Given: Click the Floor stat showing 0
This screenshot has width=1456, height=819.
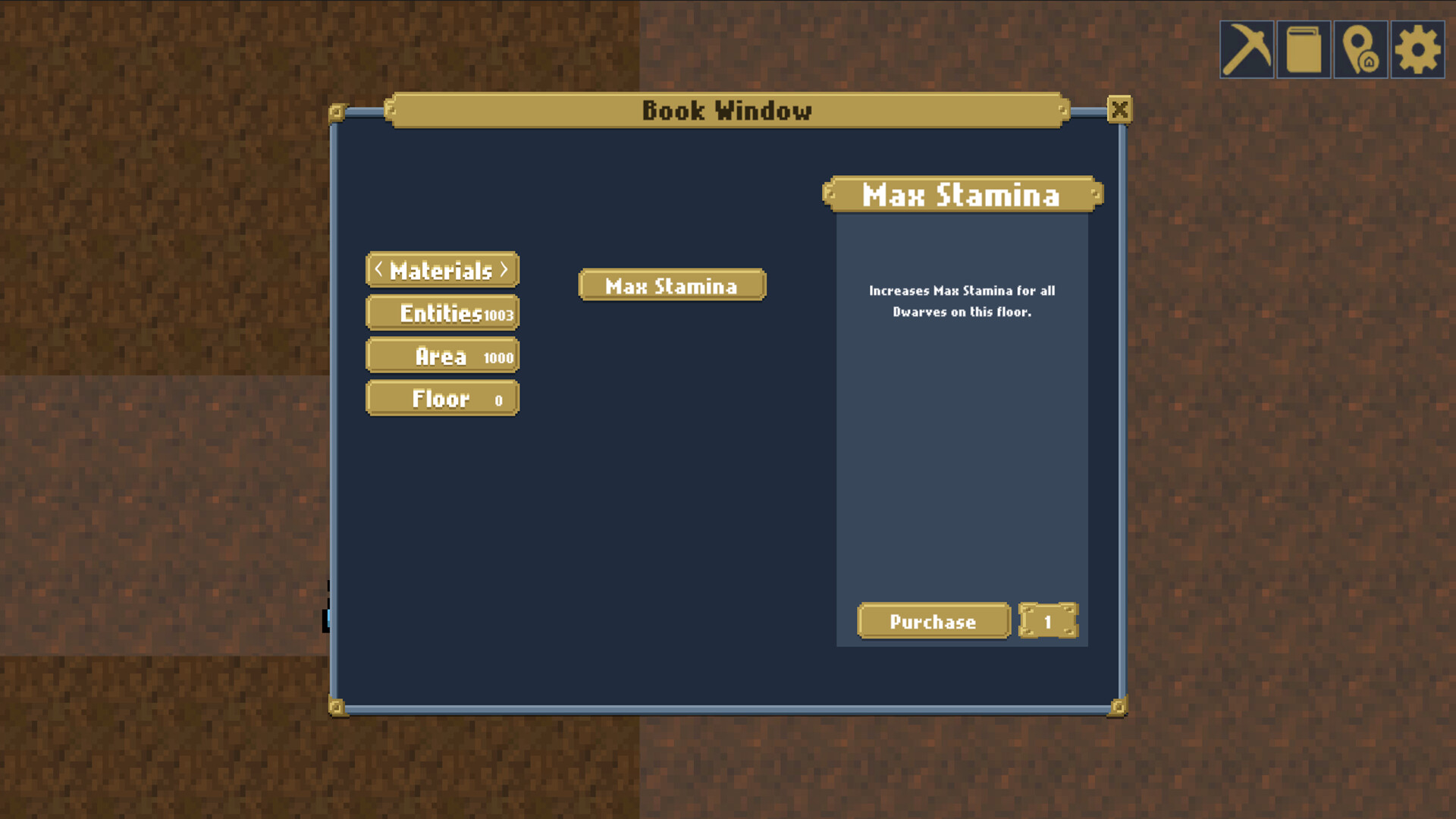Looking at the screenshot, I should [442, 397].
